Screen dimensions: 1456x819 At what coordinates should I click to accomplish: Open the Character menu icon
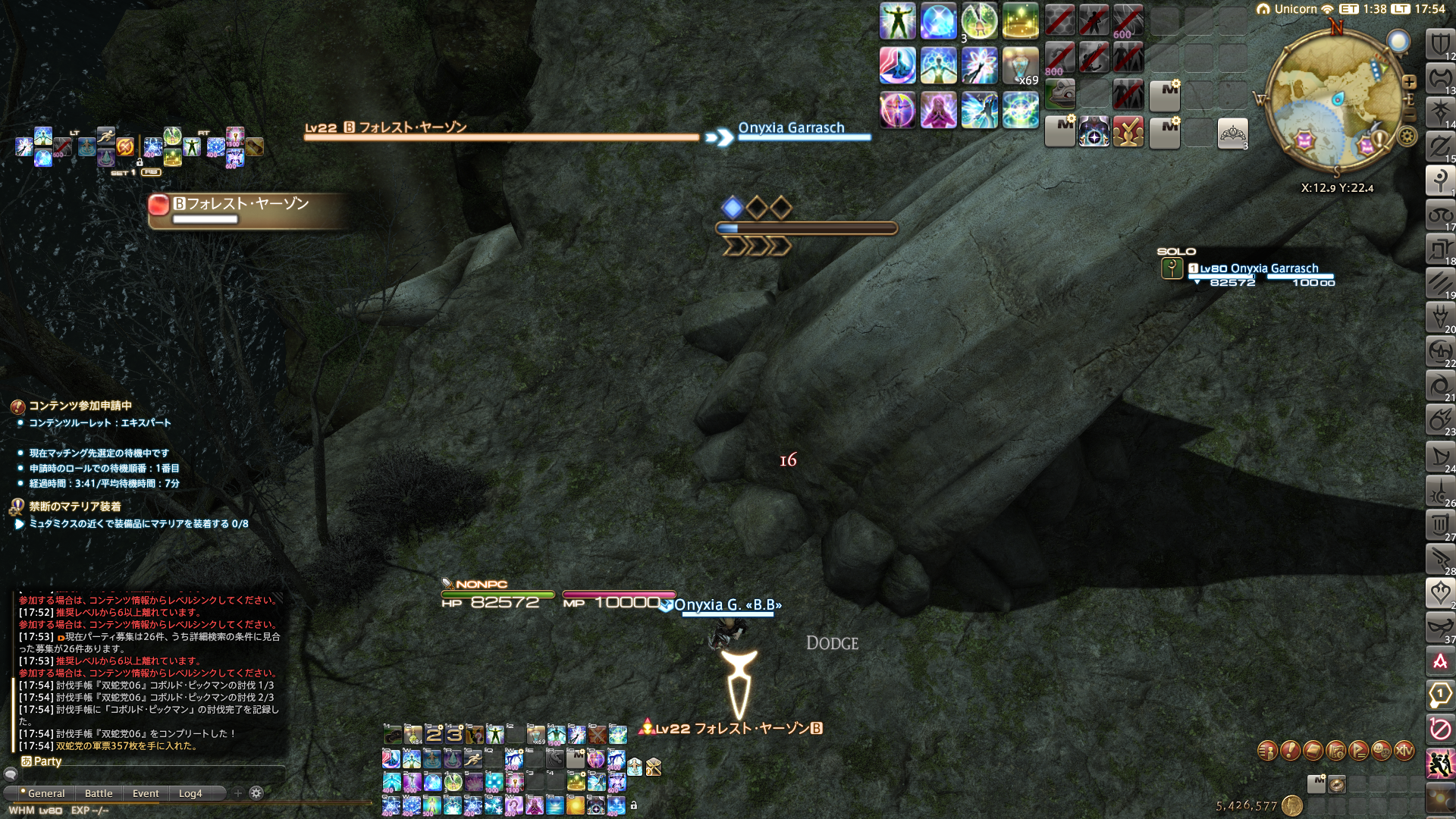coord(1267,751)
